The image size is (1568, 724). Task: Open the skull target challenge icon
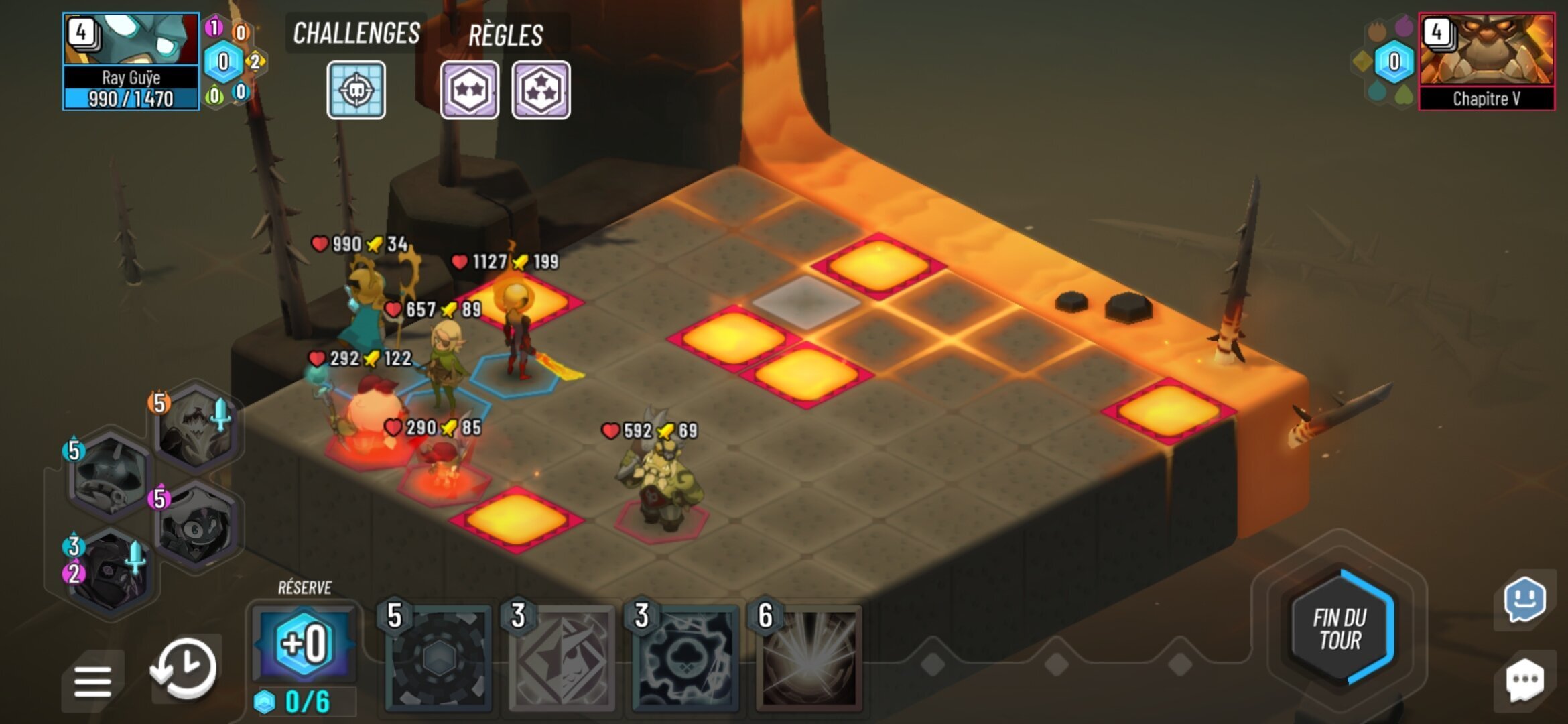point(356,90)
